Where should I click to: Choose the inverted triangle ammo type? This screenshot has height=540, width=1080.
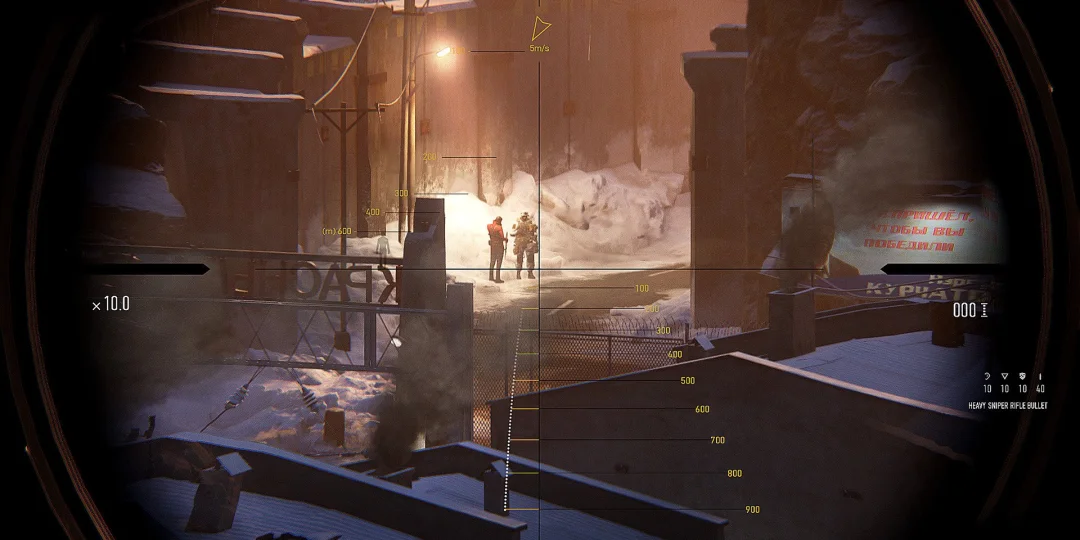click(1005, 376)
